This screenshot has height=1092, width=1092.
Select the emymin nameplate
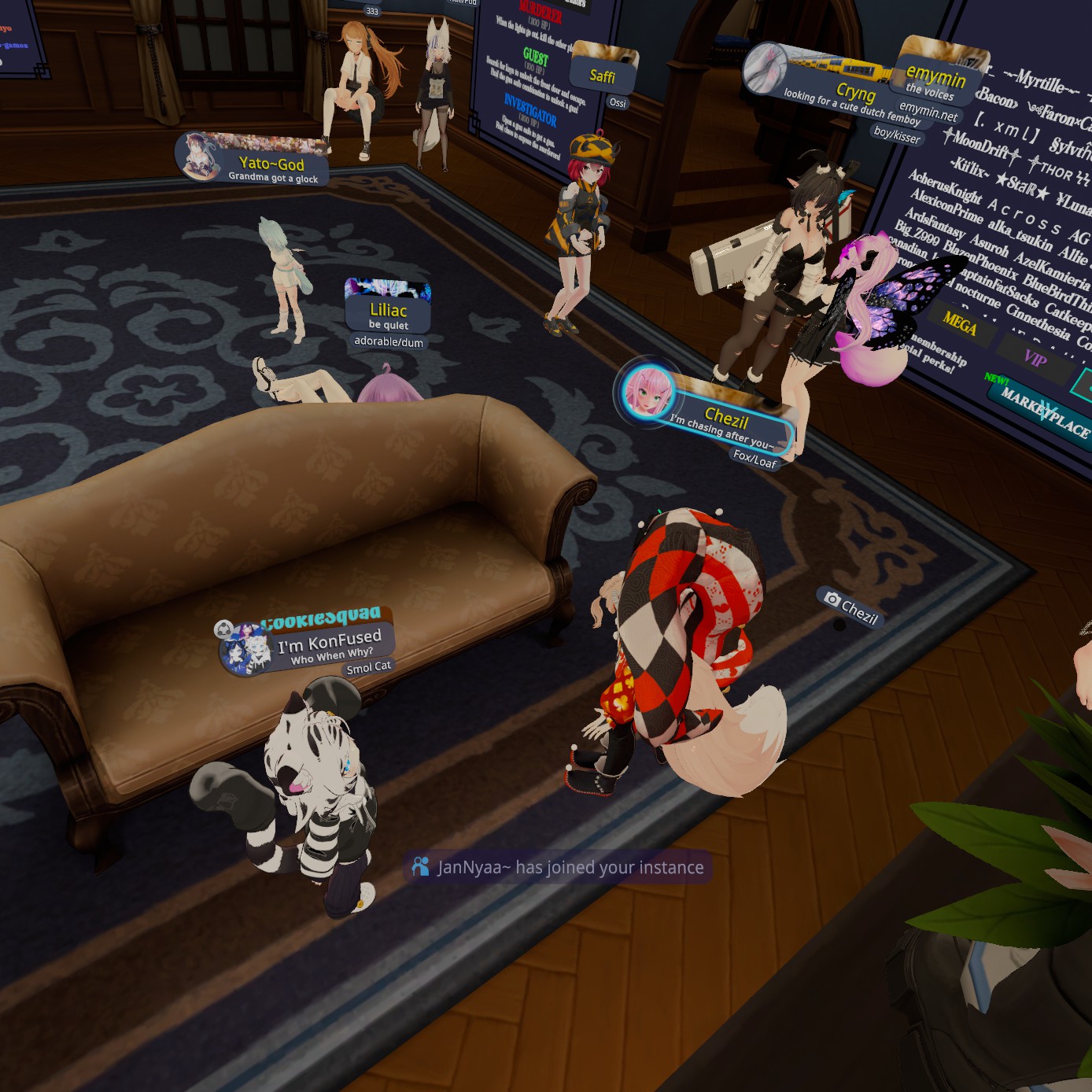tap(935, 79)
